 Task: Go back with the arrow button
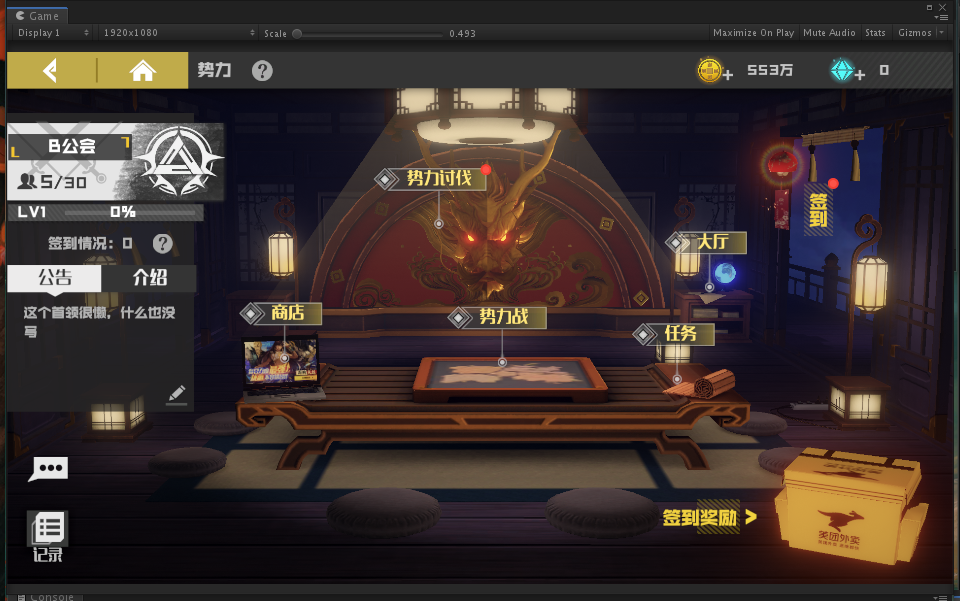coord(50,70)
